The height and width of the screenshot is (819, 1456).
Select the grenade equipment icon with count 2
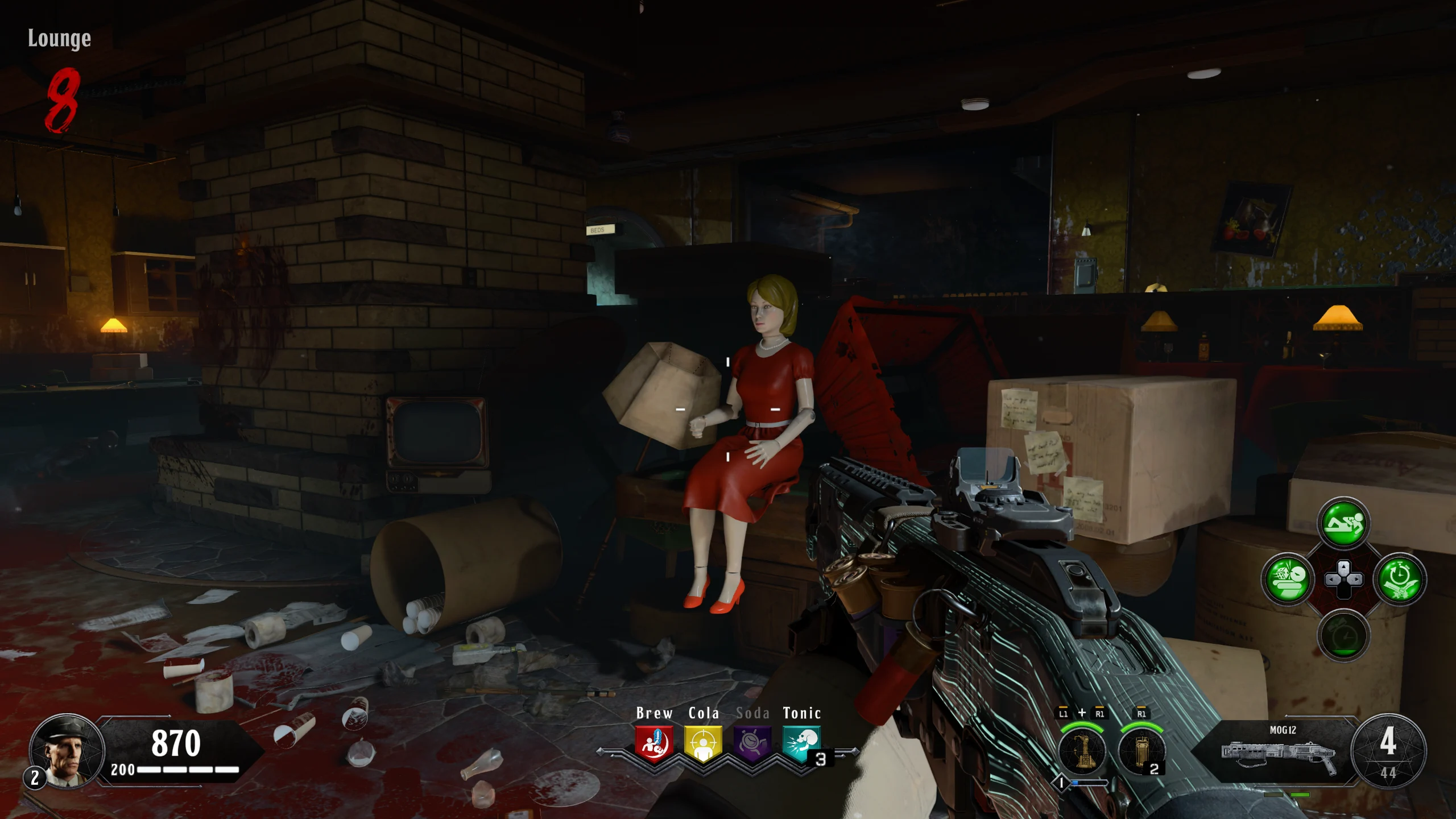pos(1140,751)
